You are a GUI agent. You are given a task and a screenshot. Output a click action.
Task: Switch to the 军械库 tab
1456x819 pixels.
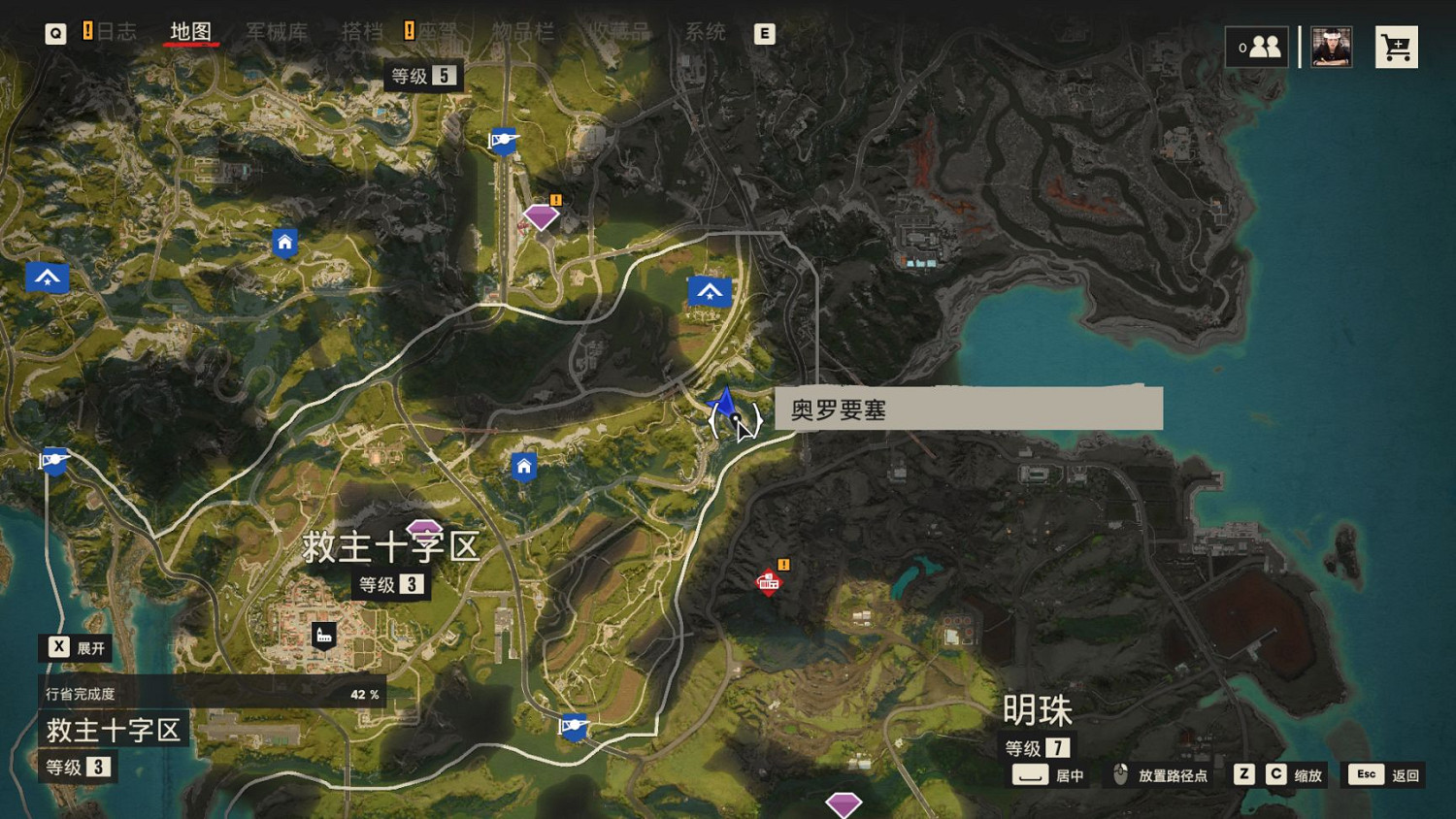pos(279,32)
